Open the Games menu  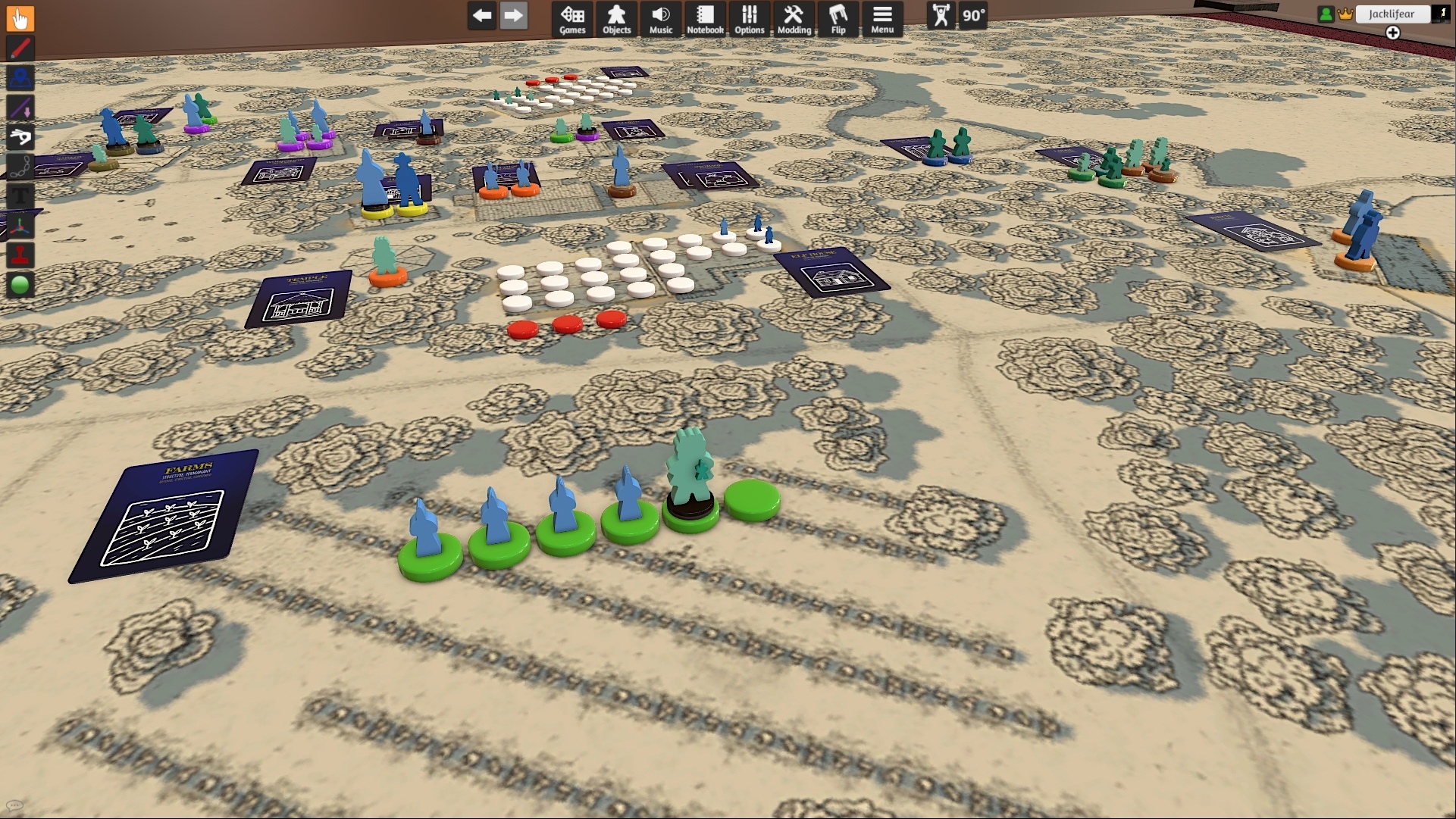pyautogui.click(x=572, y=18)
